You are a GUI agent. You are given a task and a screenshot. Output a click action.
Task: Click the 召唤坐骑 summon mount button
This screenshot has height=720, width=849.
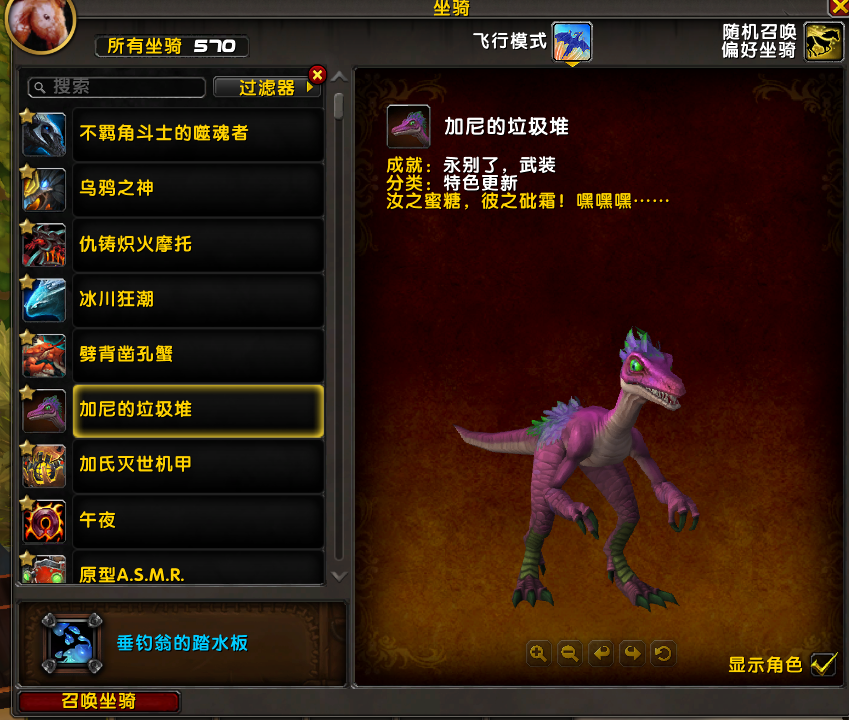(99, 701)
